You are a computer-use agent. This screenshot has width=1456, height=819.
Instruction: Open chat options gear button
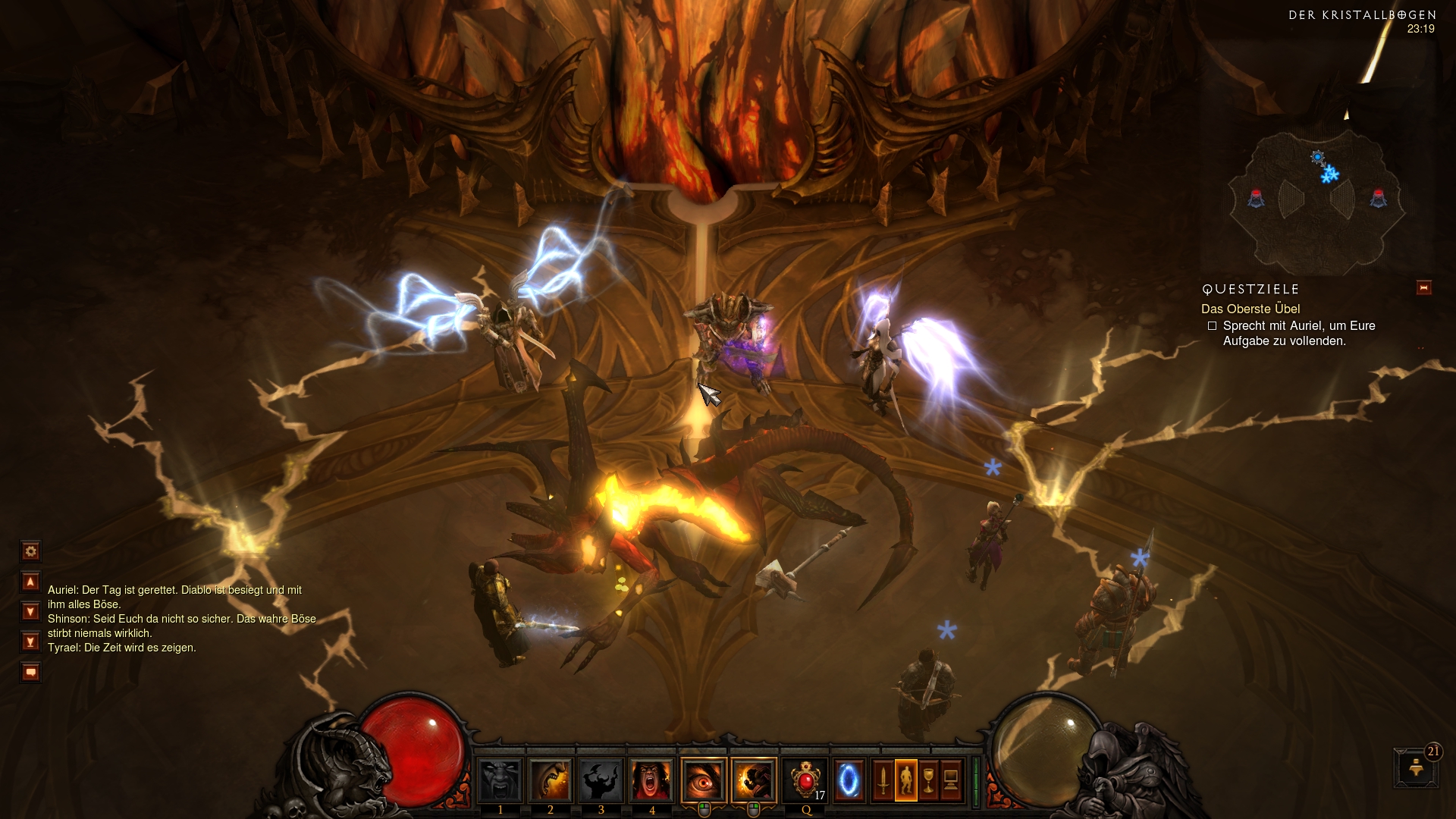(x=30, y=551)
